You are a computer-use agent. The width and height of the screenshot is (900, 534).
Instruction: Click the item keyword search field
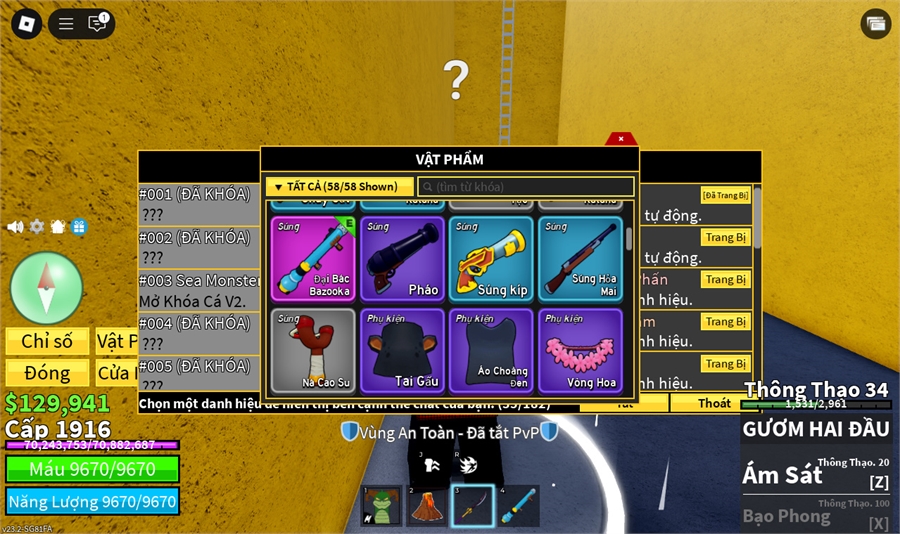point(526,187)
